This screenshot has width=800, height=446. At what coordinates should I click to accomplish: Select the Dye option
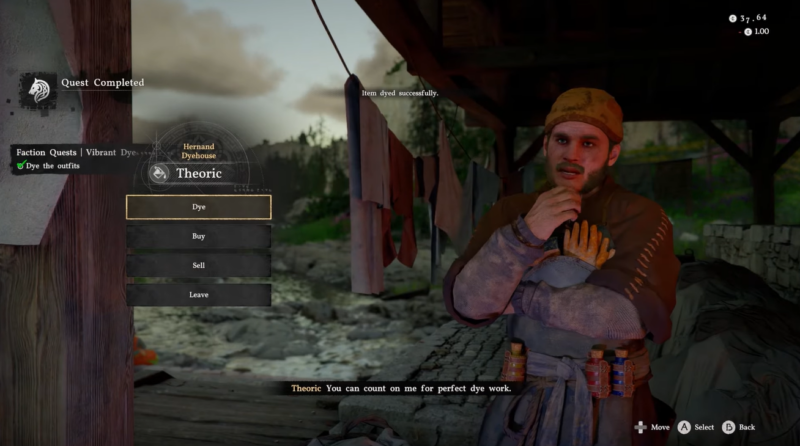coord(198,207)
